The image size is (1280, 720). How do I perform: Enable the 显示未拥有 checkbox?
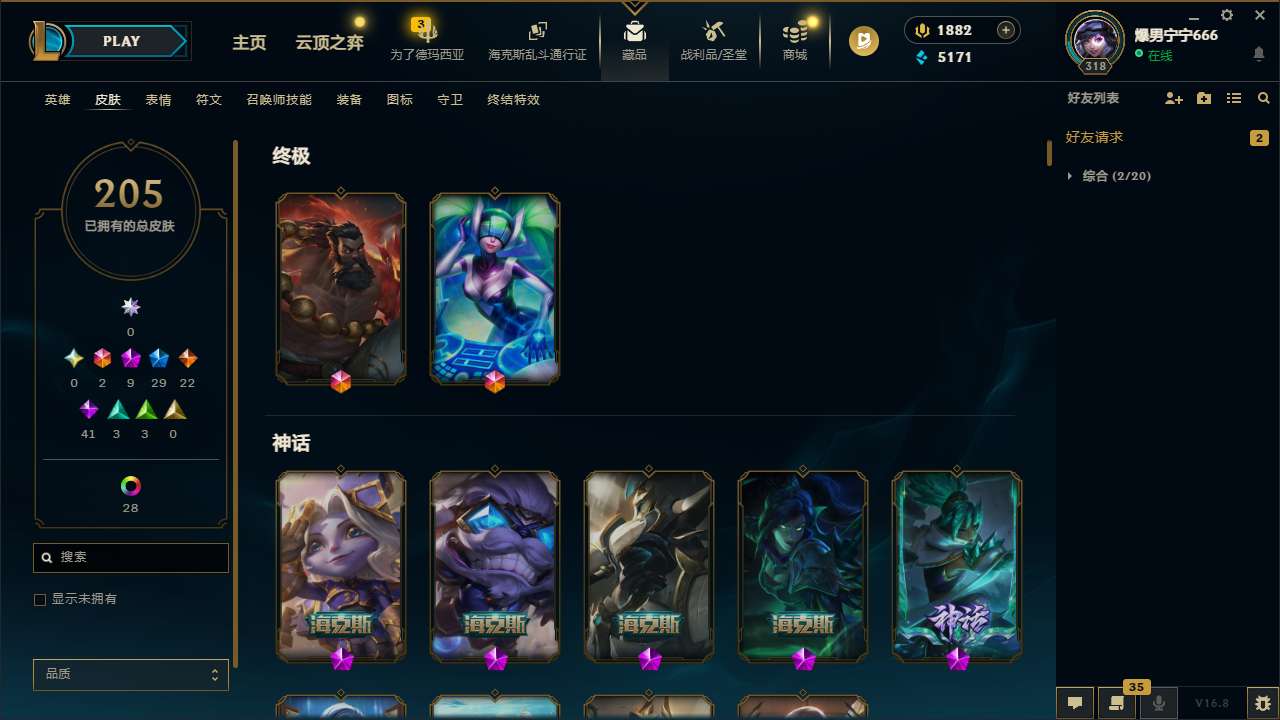[40, 599]
